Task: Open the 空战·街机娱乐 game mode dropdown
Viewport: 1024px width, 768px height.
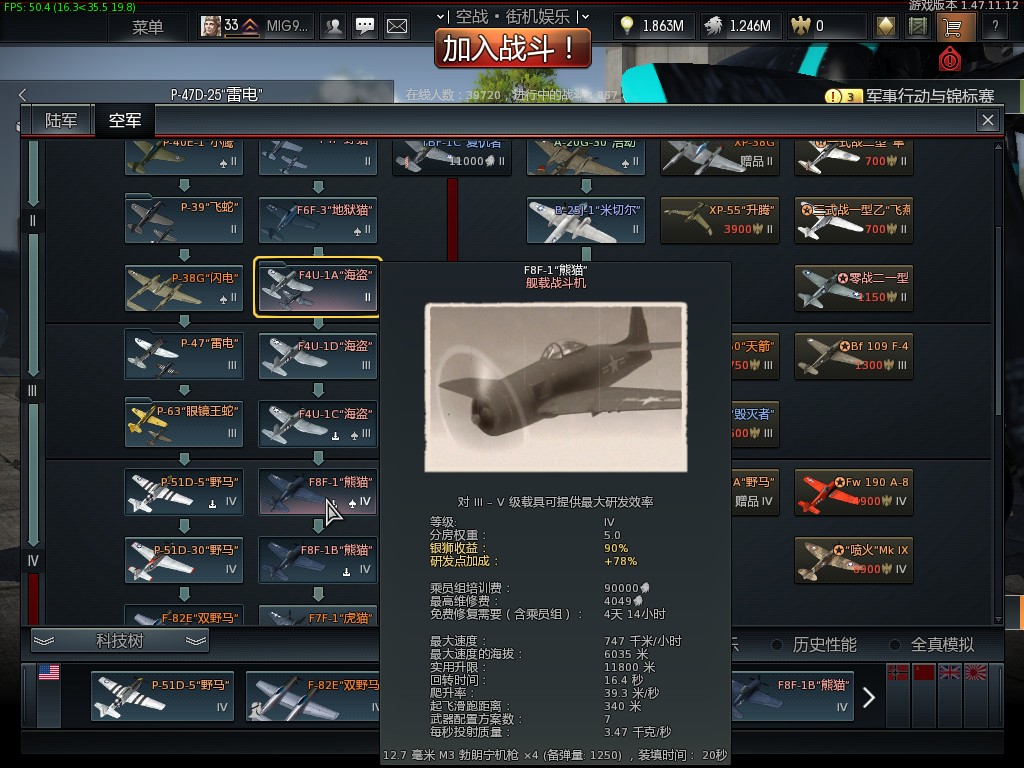Action: (x=512, y=17)
